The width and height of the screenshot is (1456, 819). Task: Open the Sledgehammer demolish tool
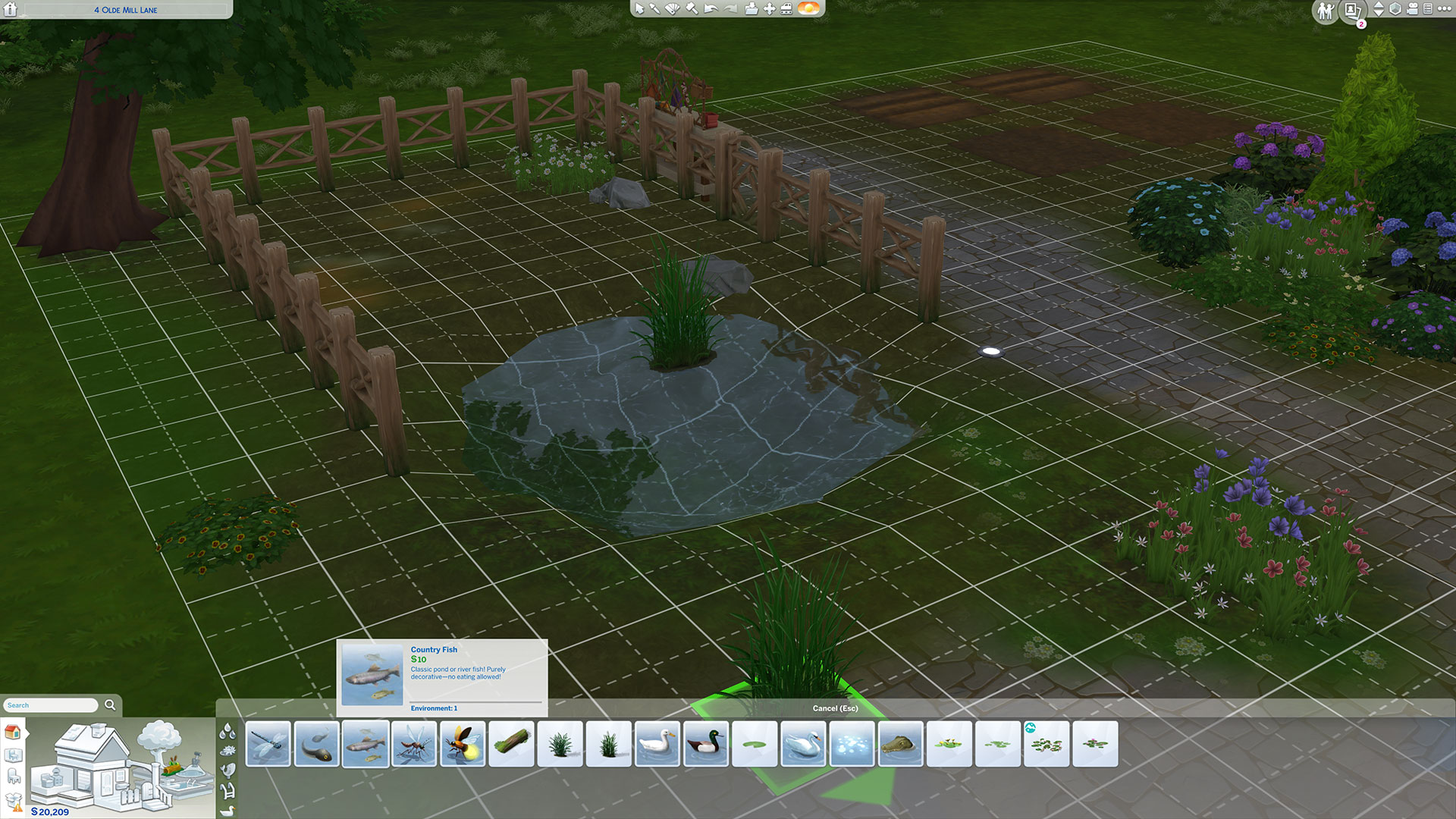[x=690, y=10]
